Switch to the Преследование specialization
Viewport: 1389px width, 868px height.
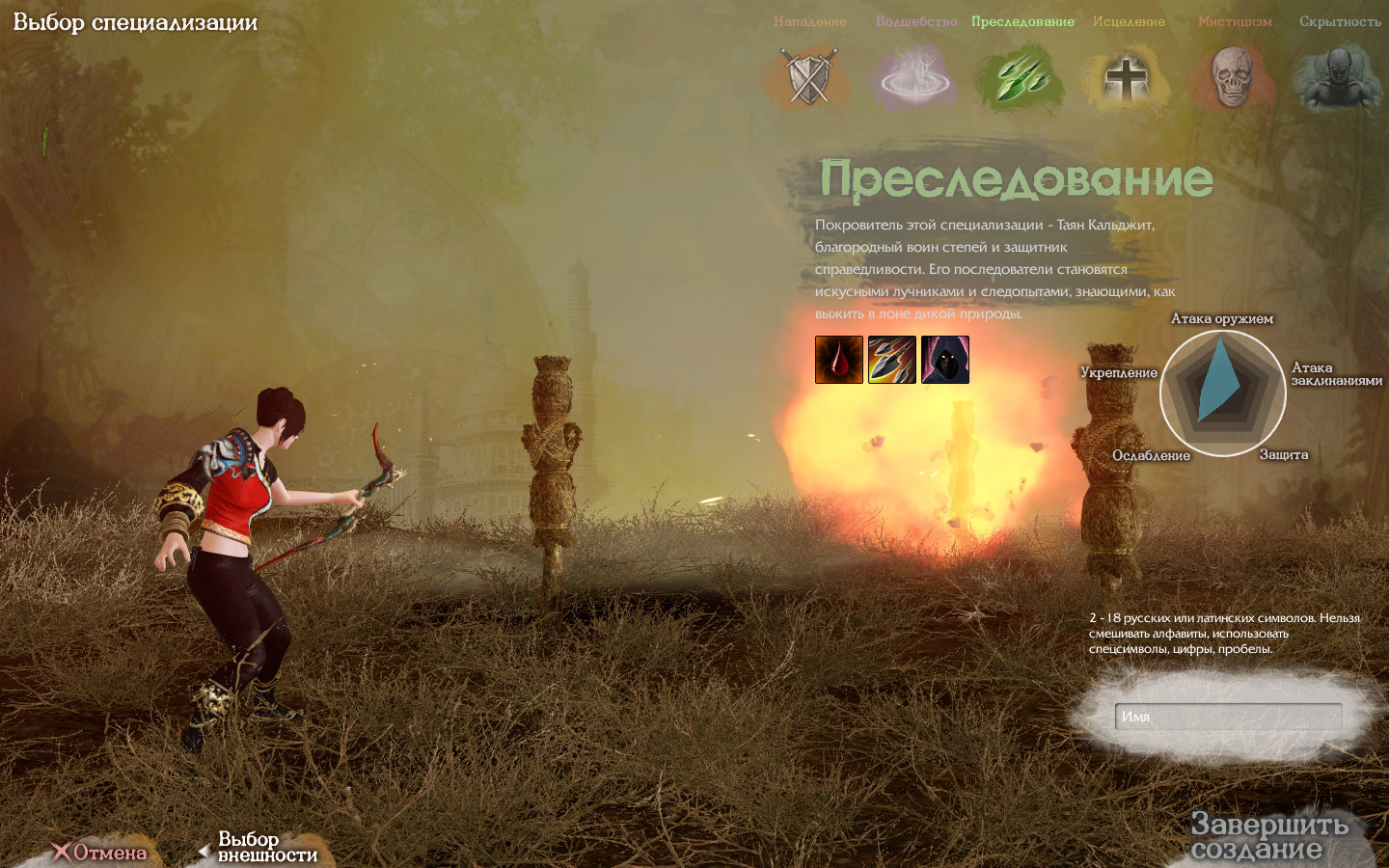pyautogui.click(x=1022, y=76)
